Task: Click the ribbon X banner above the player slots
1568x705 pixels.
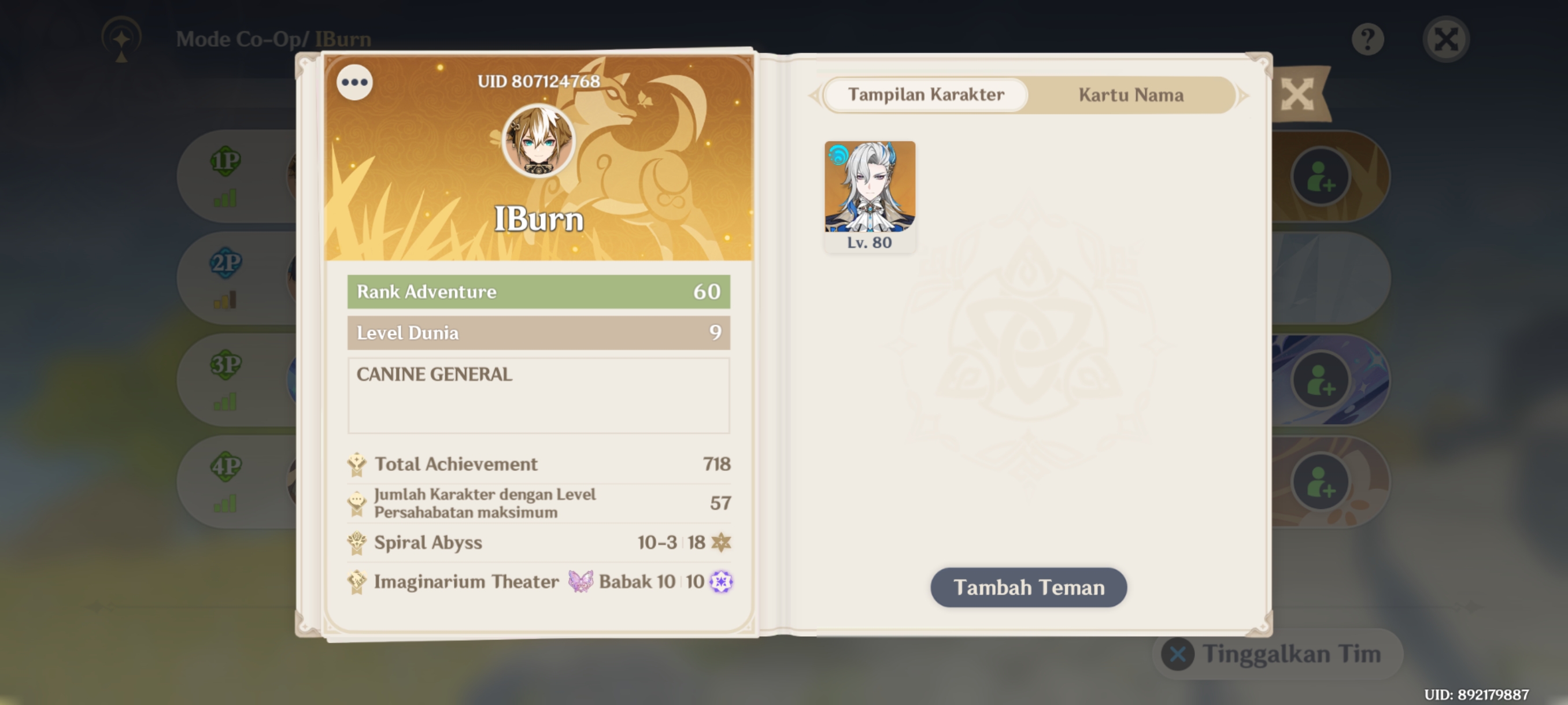Action: 1297,95
